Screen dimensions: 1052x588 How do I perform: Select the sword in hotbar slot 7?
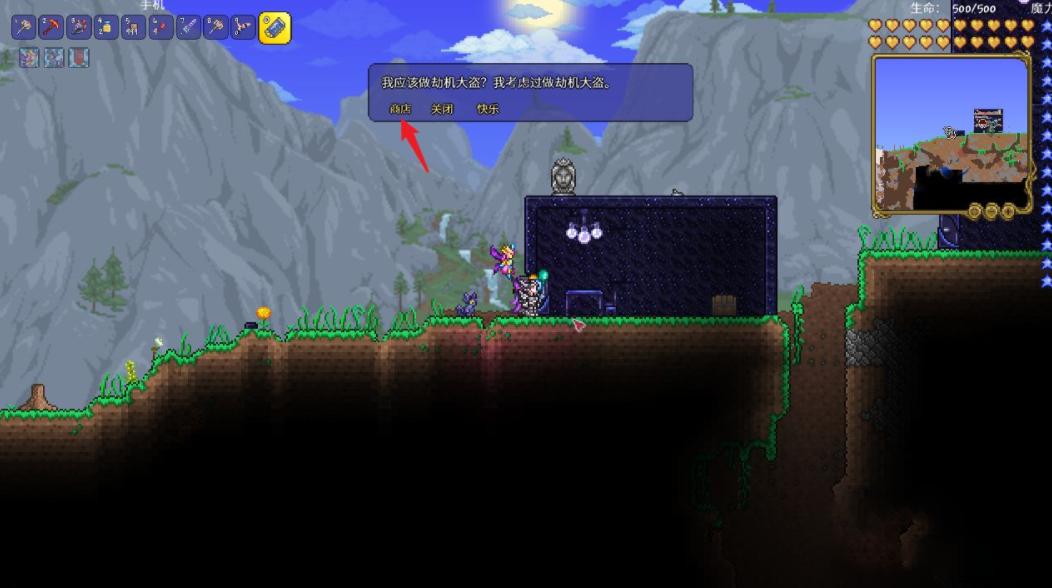(189, 28)
